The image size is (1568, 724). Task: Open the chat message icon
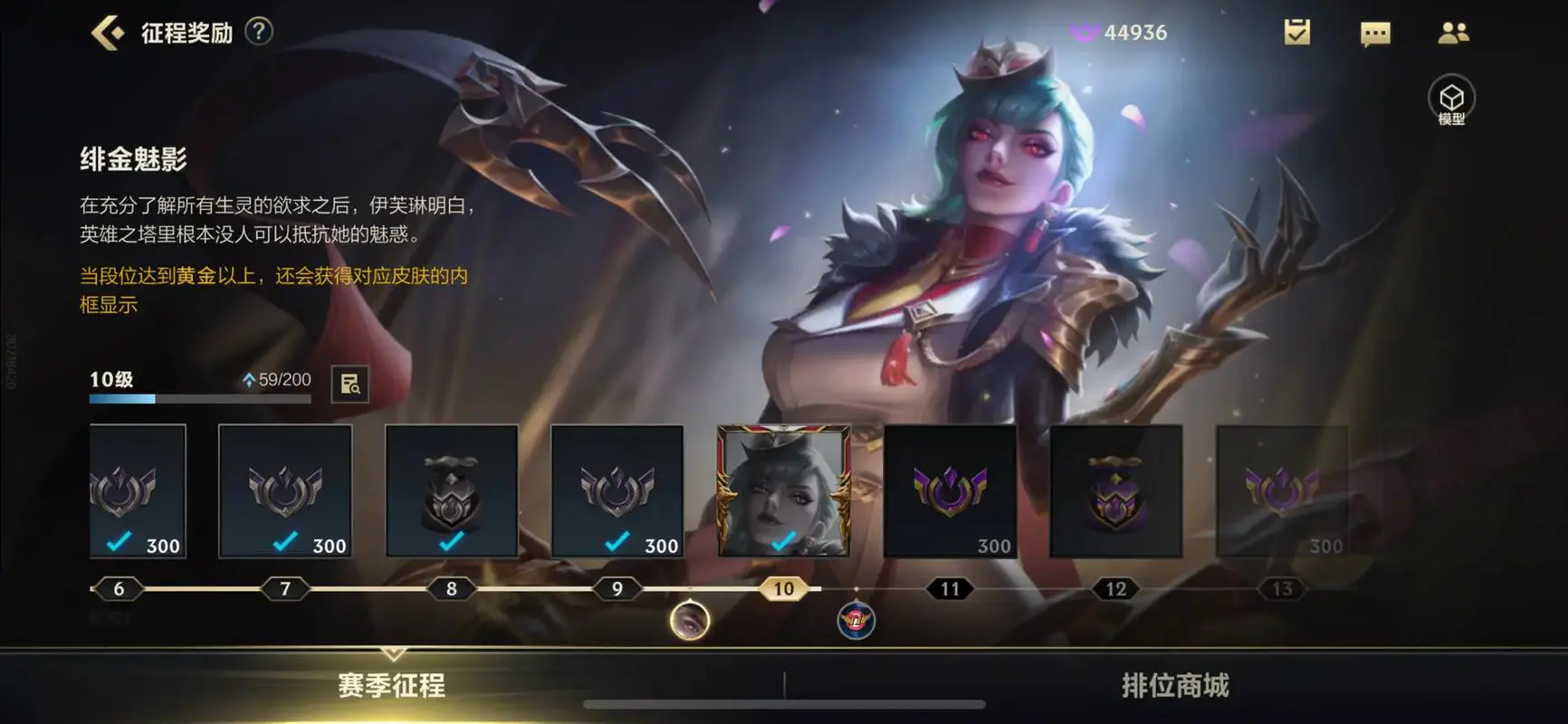point(1374,33)
